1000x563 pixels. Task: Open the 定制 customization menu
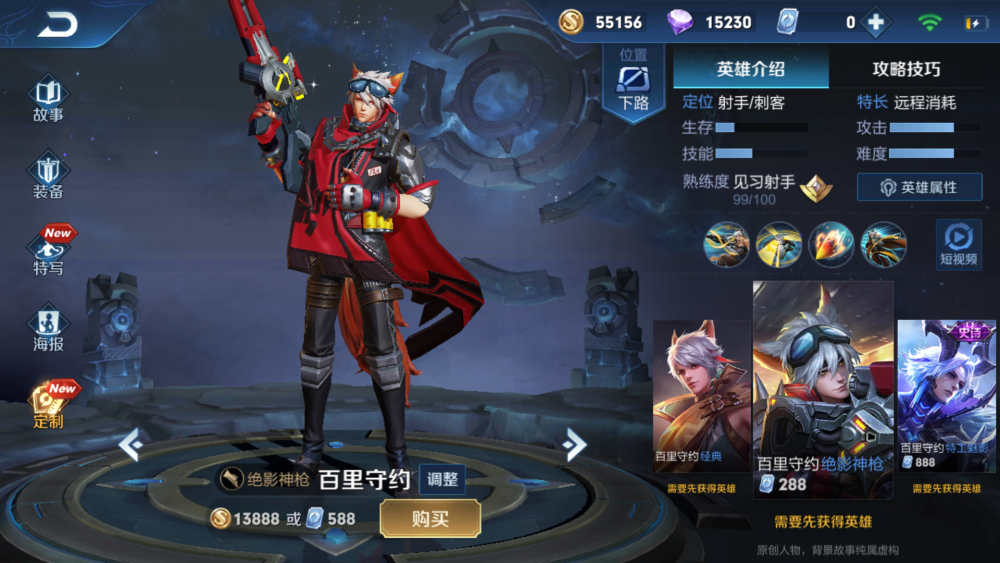coord(49,404)
